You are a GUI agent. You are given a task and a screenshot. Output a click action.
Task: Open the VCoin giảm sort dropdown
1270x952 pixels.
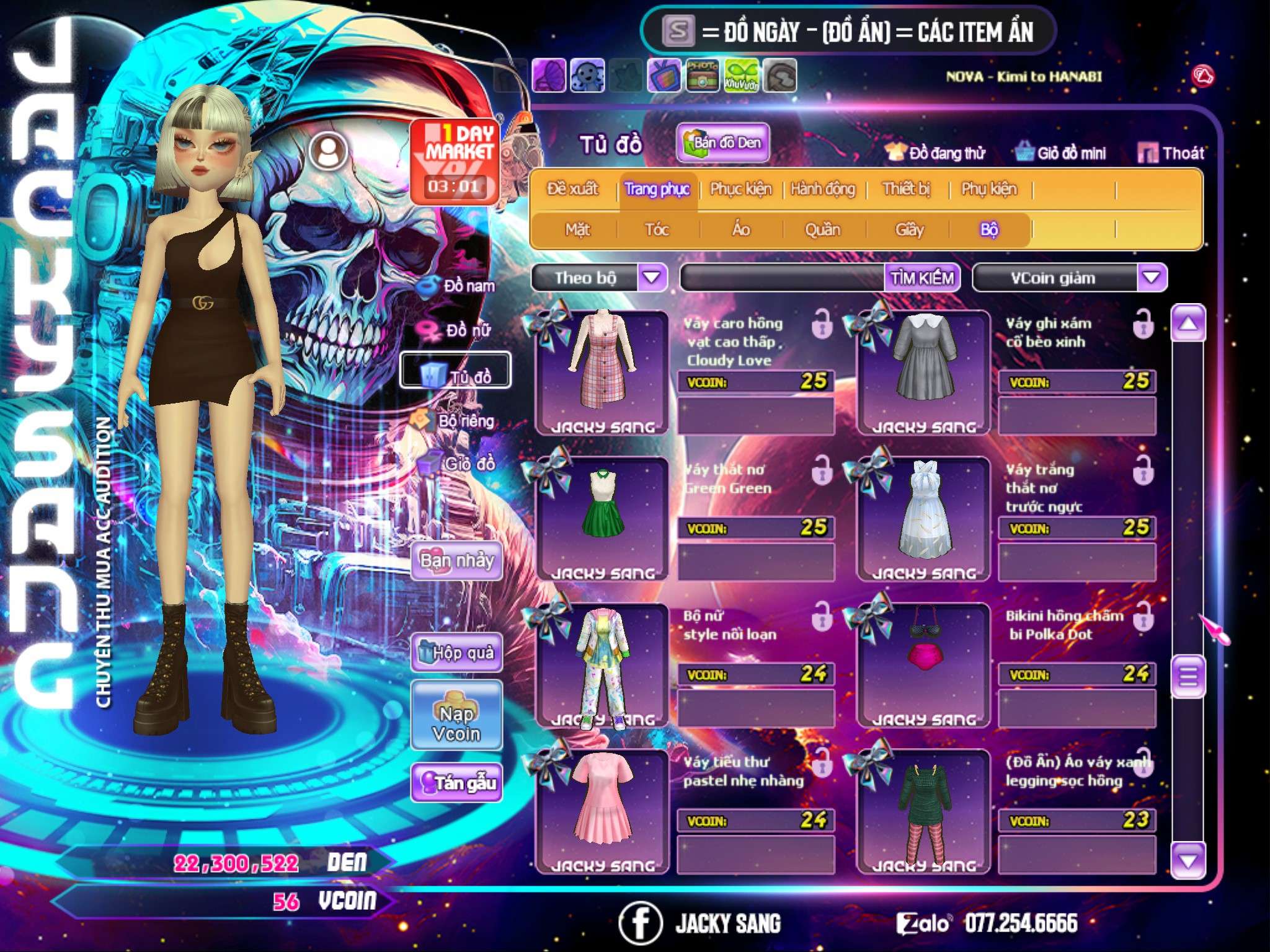[1152, 277]
